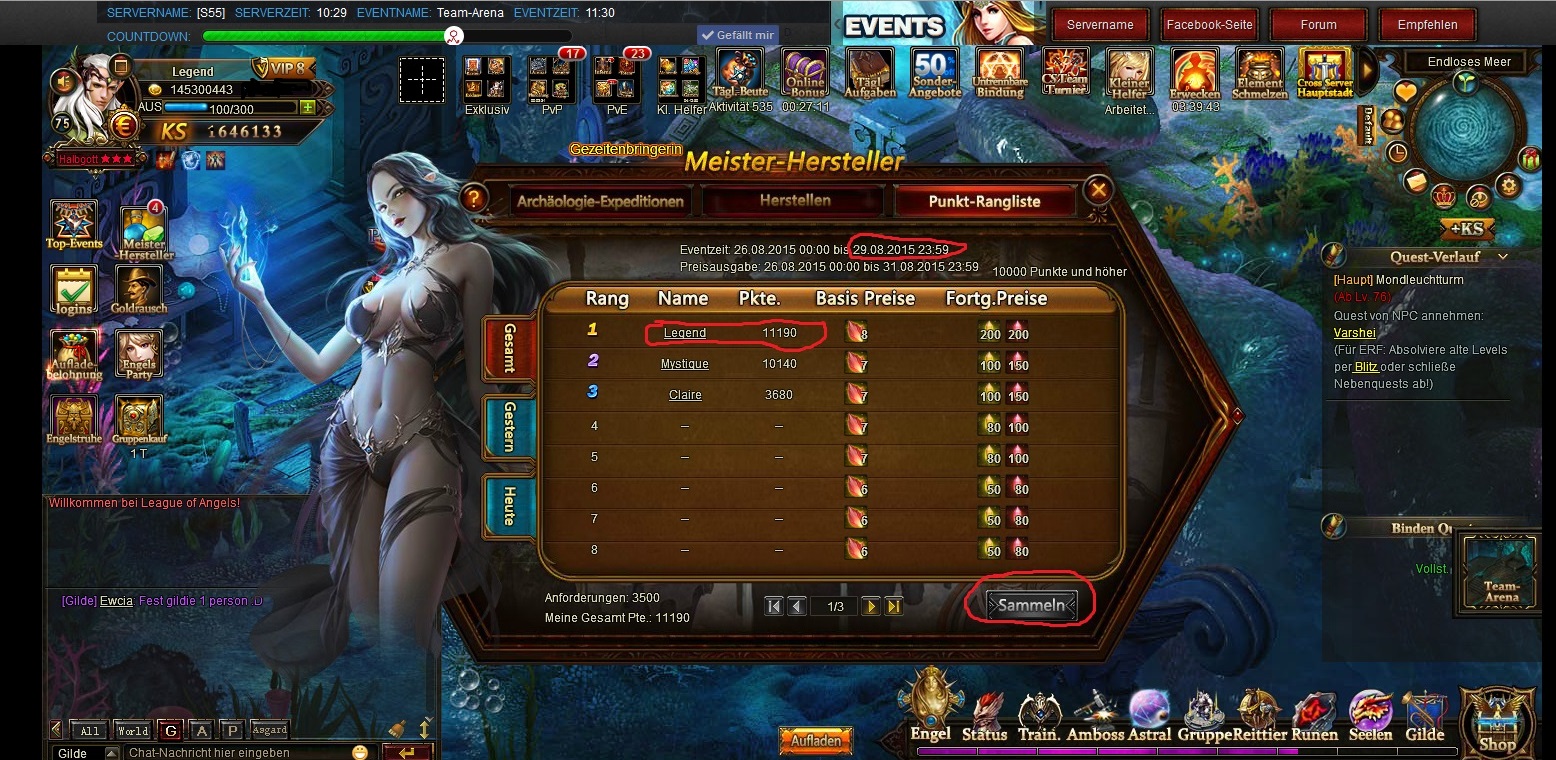
Task: Click the Empfehlen button
Action: pyautogui.click(x=1427, y=25)
